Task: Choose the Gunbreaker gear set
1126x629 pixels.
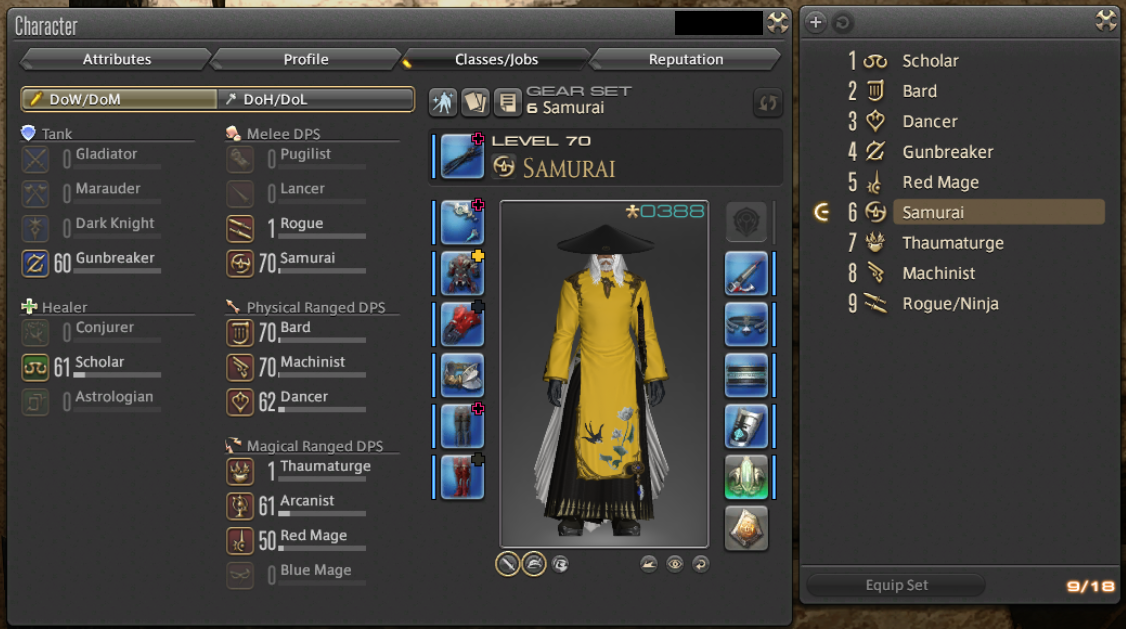Action: (947, 152)
